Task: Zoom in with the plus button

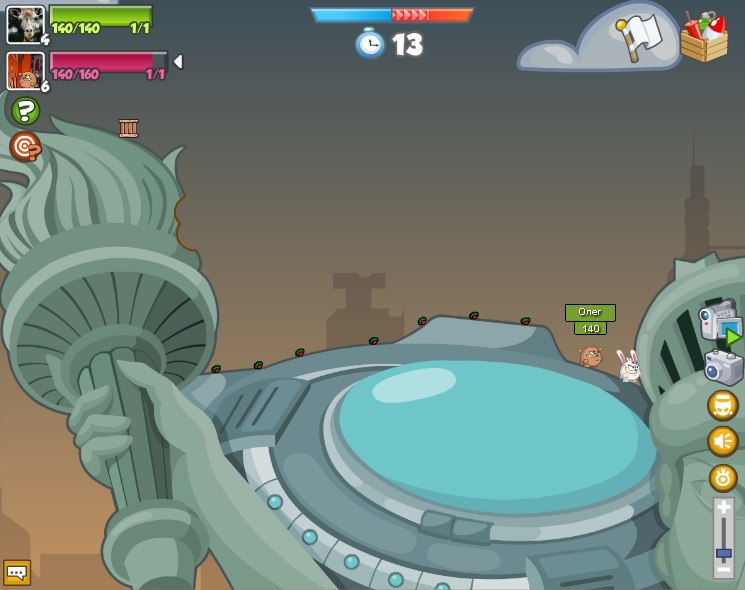Action: tap(723, 509)
